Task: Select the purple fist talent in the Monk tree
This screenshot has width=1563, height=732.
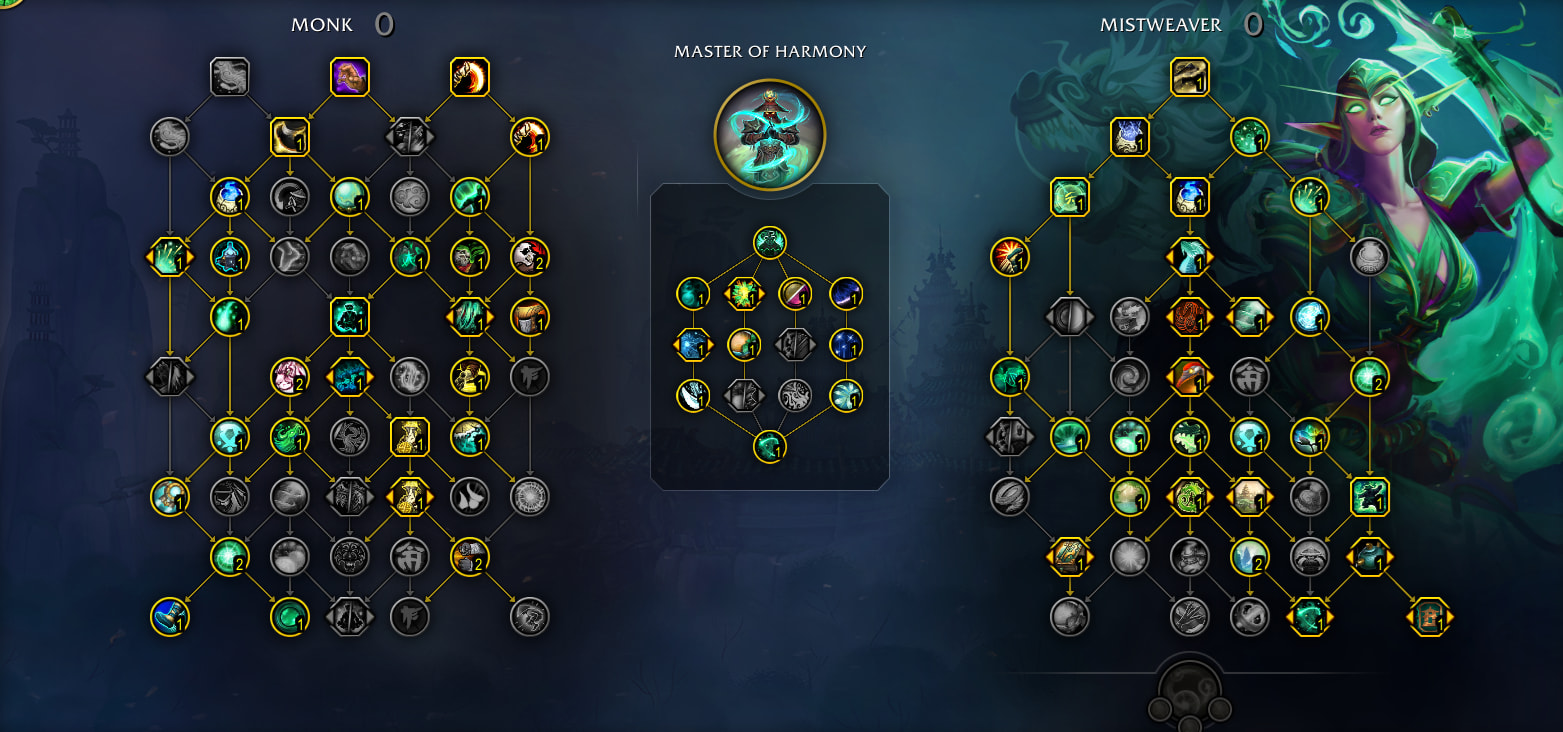Action: [x=350, y=76]
